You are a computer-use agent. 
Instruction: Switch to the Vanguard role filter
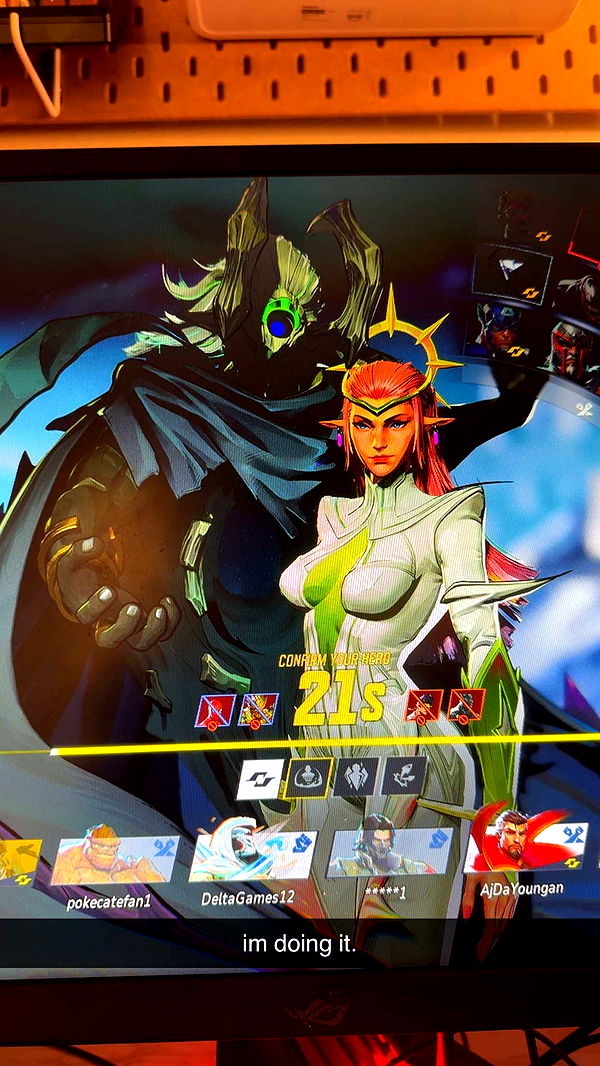(x=356, y=776)
